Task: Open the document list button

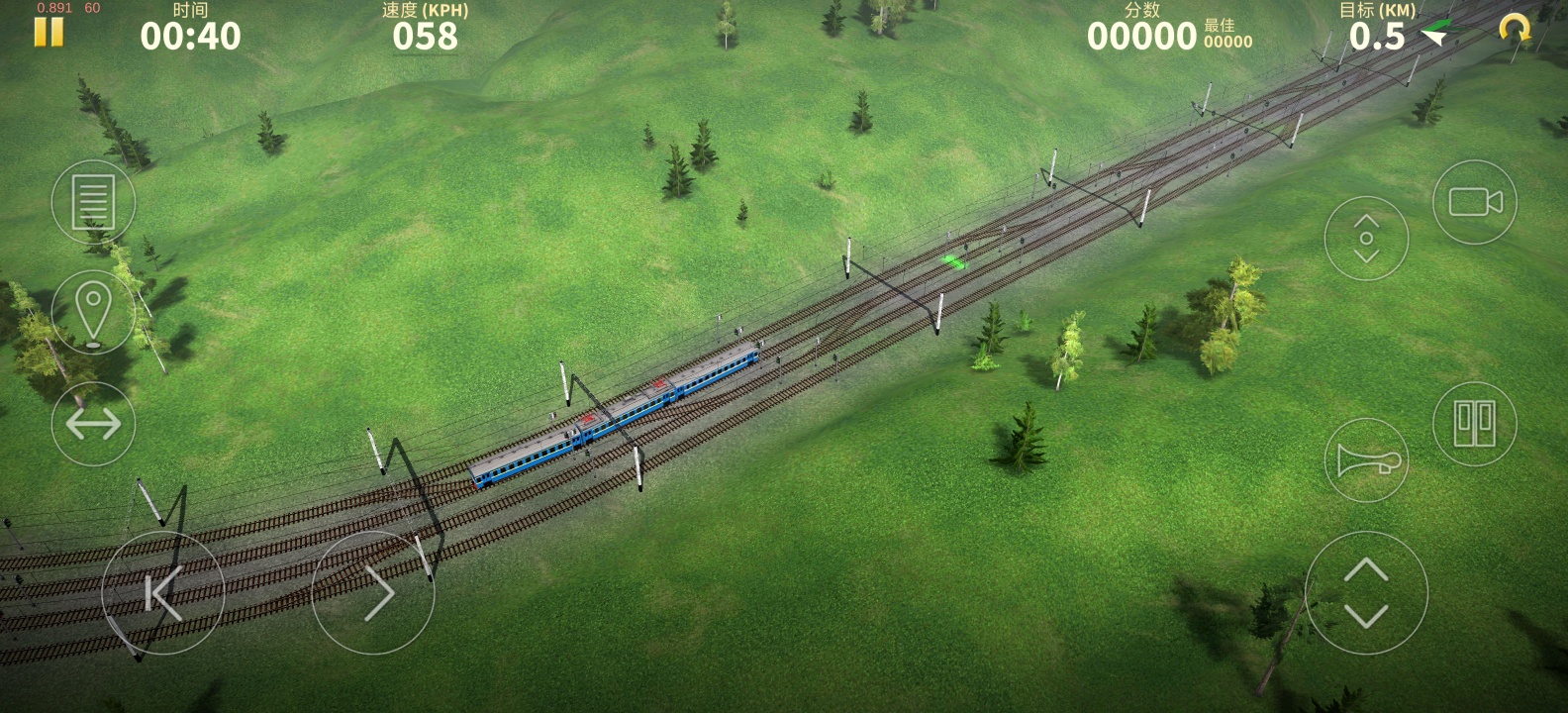Action: click(93, 202)
